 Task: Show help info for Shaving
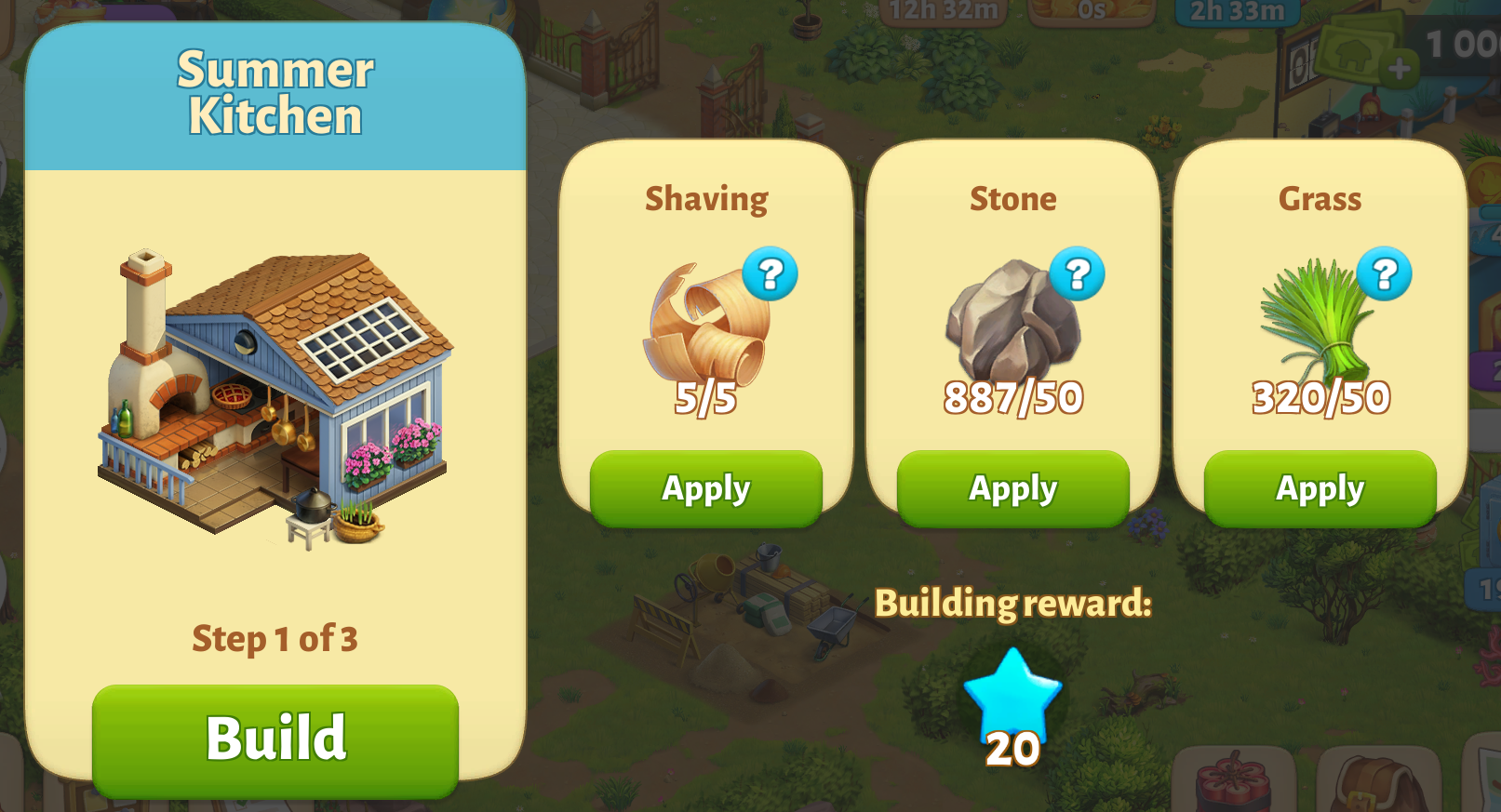pyautogui.click(x=770, y=274)
